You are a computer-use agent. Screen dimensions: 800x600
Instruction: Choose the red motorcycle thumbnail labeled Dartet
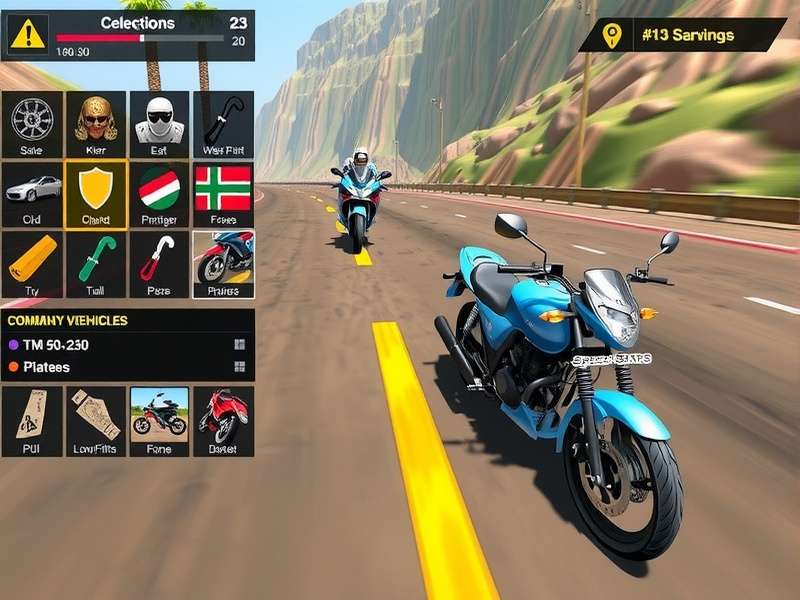click(223, 421)
